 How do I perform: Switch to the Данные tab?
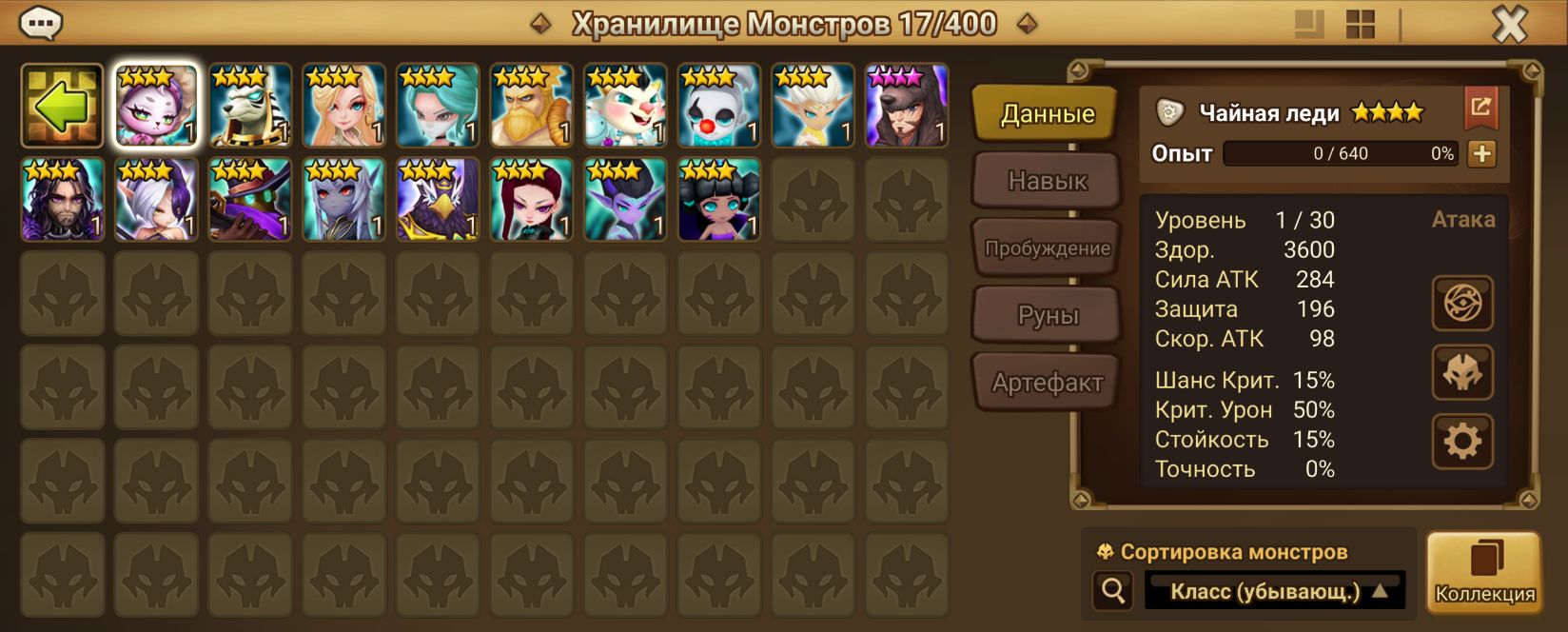[1047, 114]
